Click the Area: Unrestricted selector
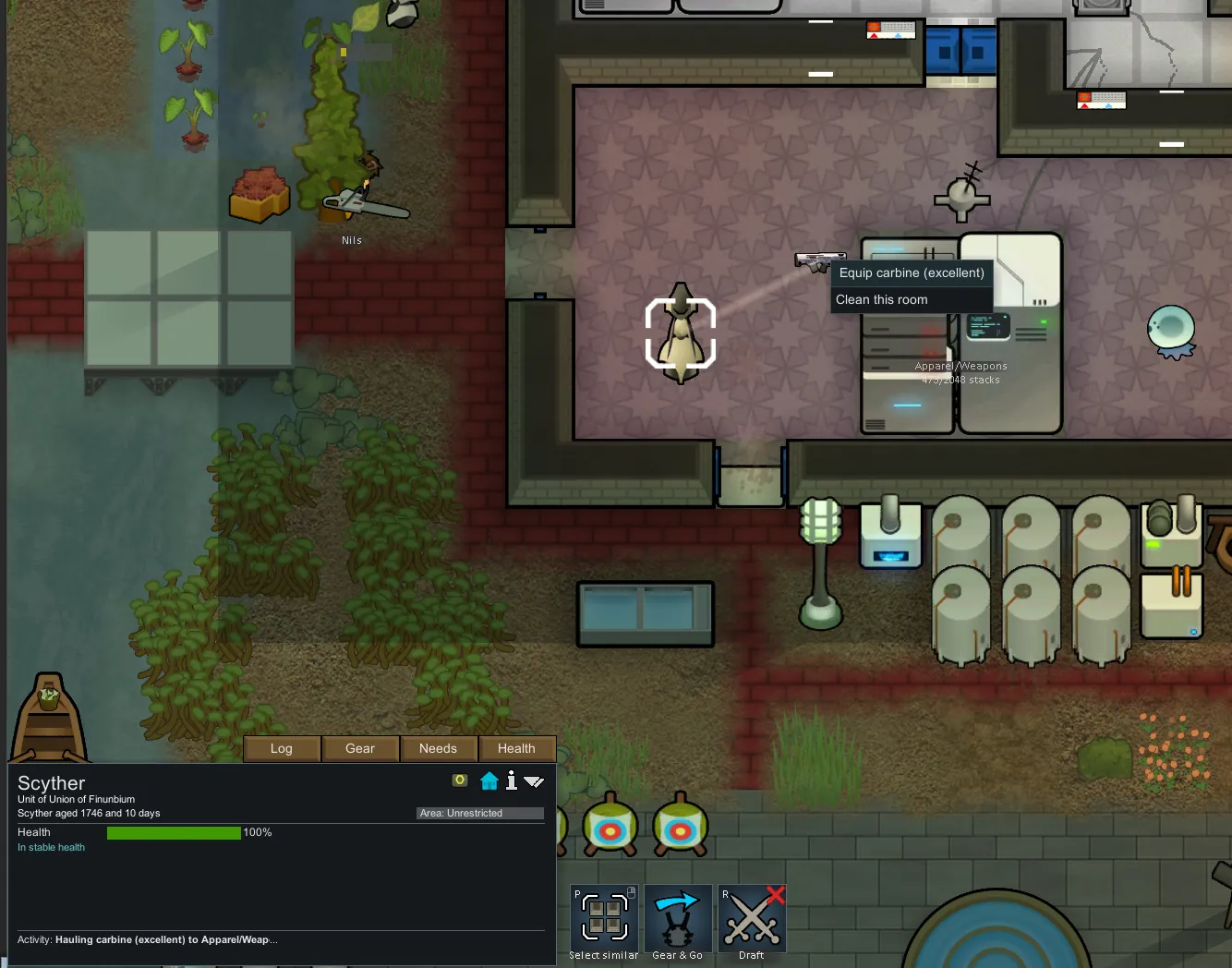 coord(479,813)
